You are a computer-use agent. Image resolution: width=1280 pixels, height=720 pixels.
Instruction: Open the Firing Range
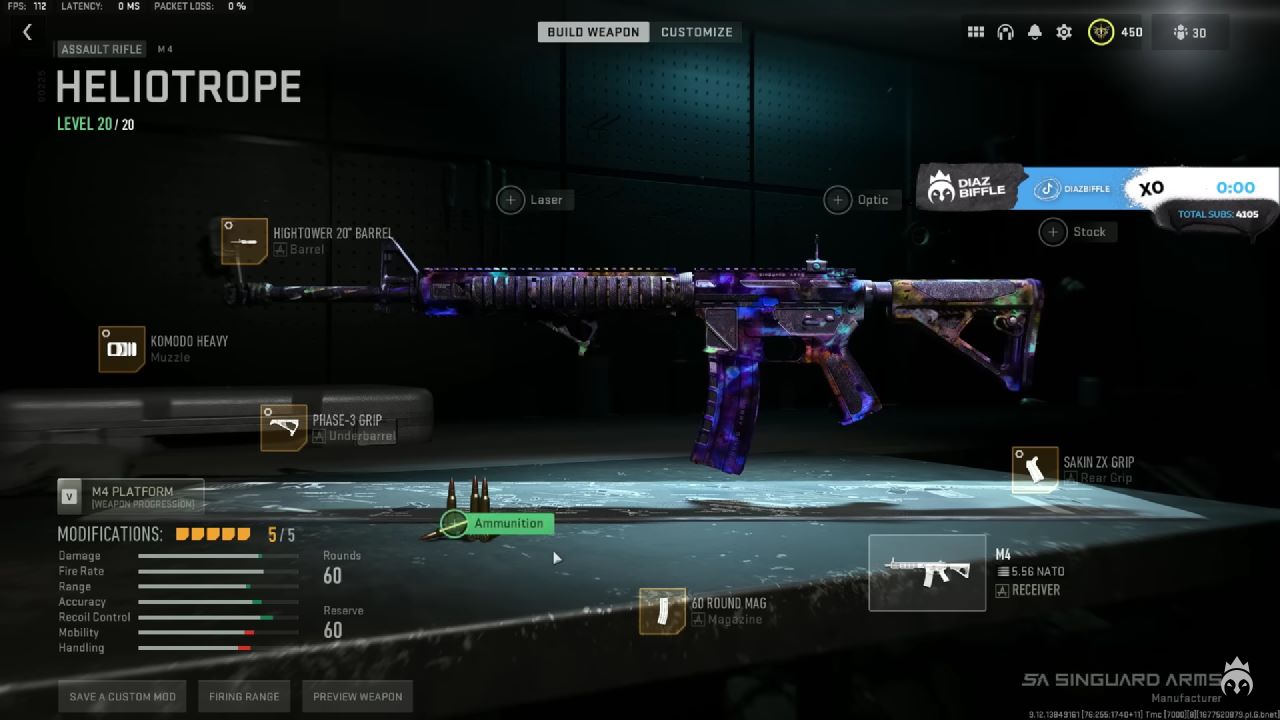point(244,696)
